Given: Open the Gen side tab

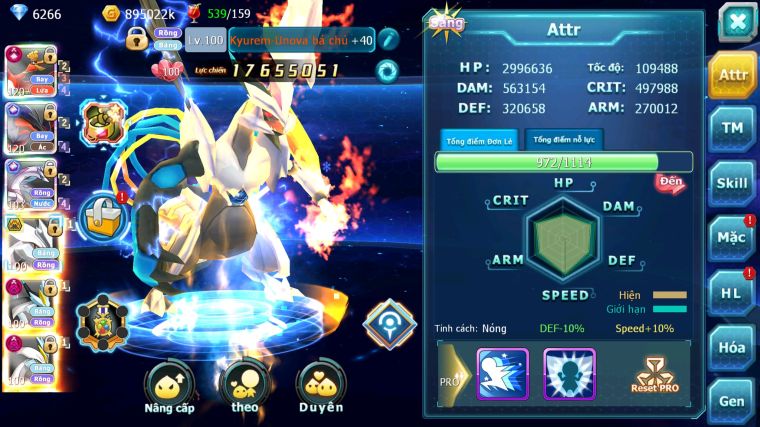Looking at the screenshot, I should pyautogui.click(x=732, y=400).
